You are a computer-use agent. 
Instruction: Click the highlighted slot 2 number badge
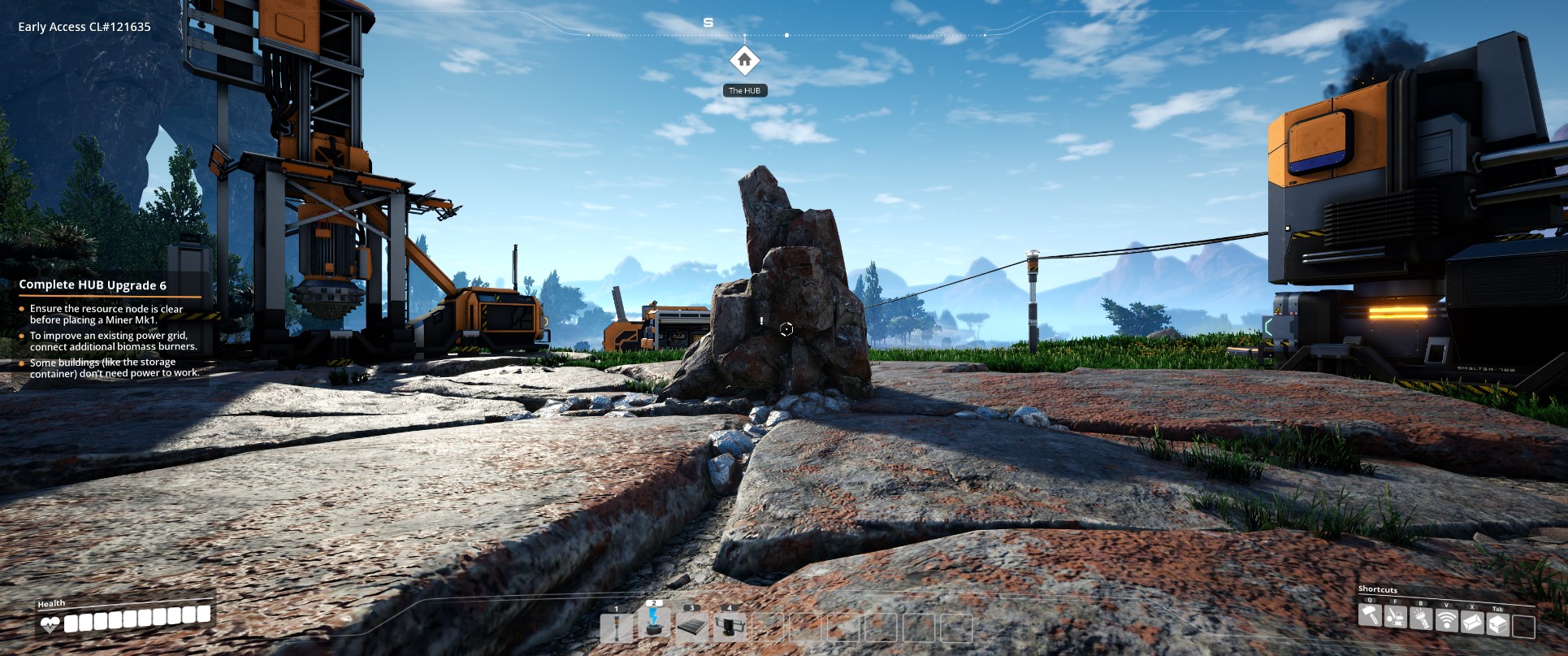click(x=653, y=604)
